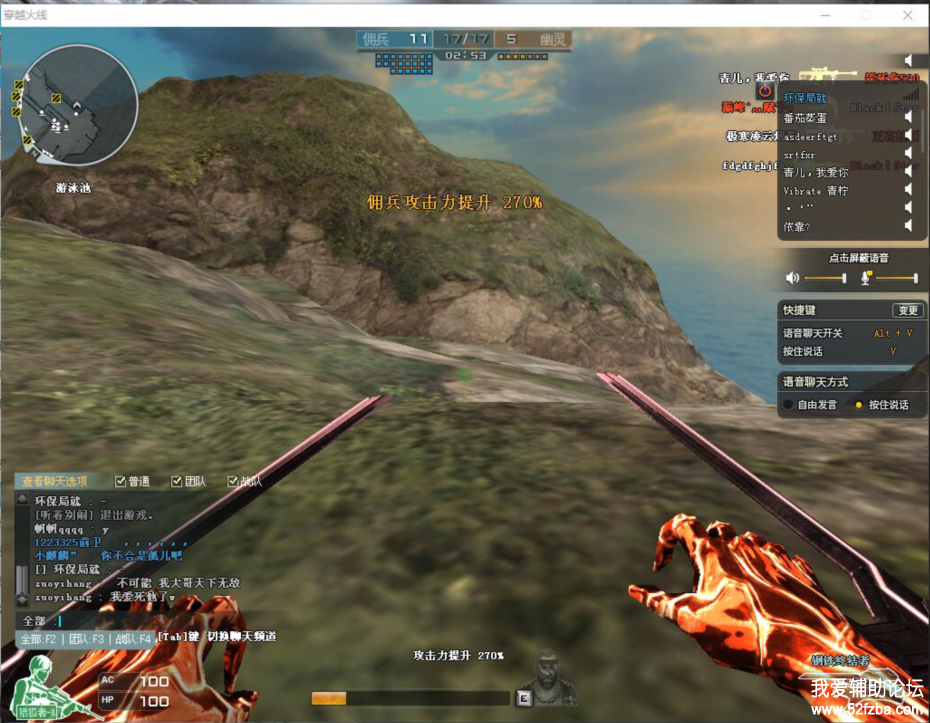
Task: Close the game window
Action: coord(907,15)
